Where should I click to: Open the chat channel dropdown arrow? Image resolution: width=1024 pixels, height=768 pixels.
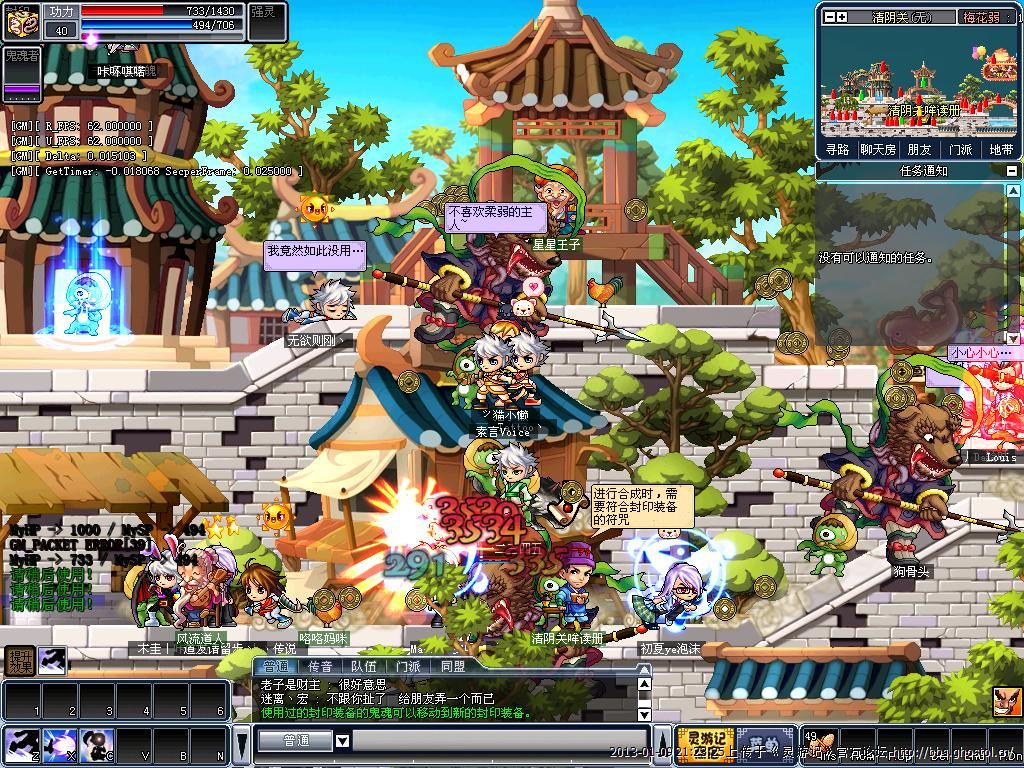[x=342, y=741]
